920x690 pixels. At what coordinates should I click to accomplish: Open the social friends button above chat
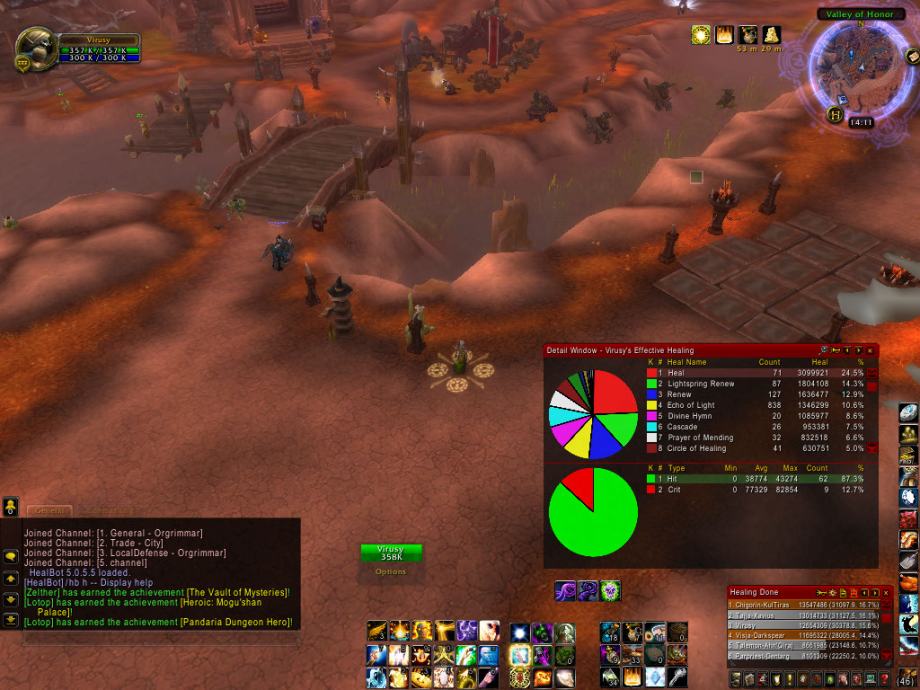tap(11, 506)
